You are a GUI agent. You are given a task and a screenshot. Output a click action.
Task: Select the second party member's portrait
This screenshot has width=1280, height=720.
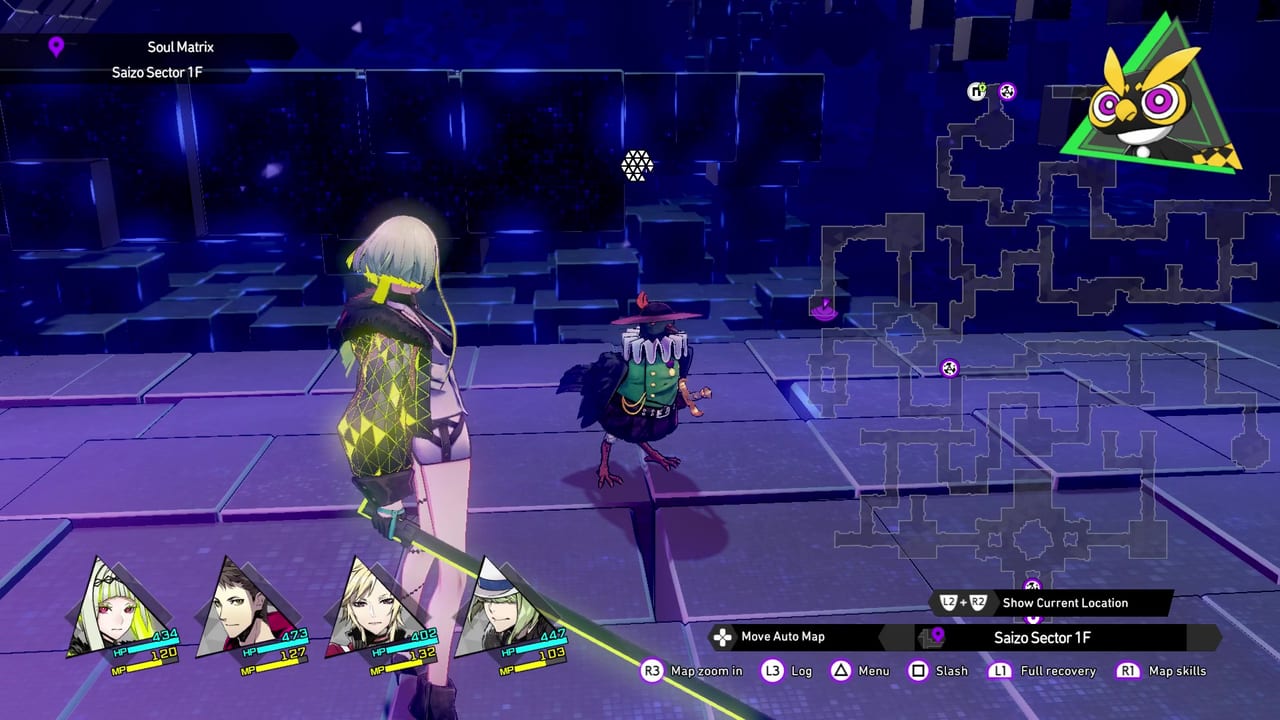[x=240, y=603]
